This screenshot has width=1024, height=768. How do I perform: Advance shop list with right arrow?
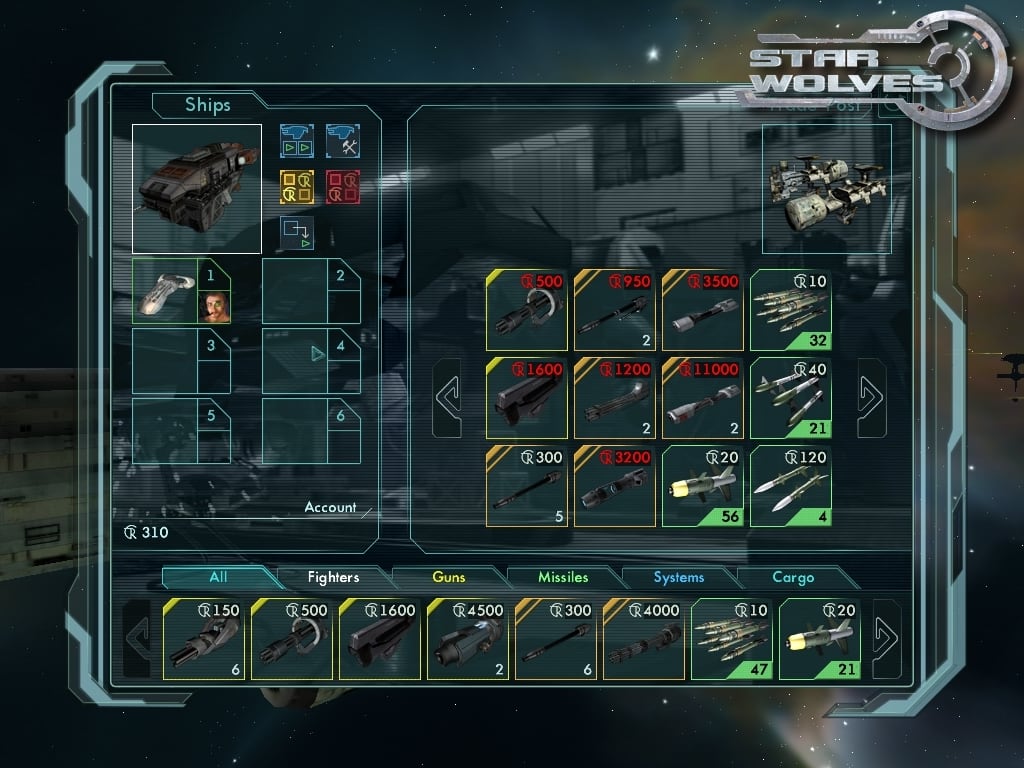(871, 398)
